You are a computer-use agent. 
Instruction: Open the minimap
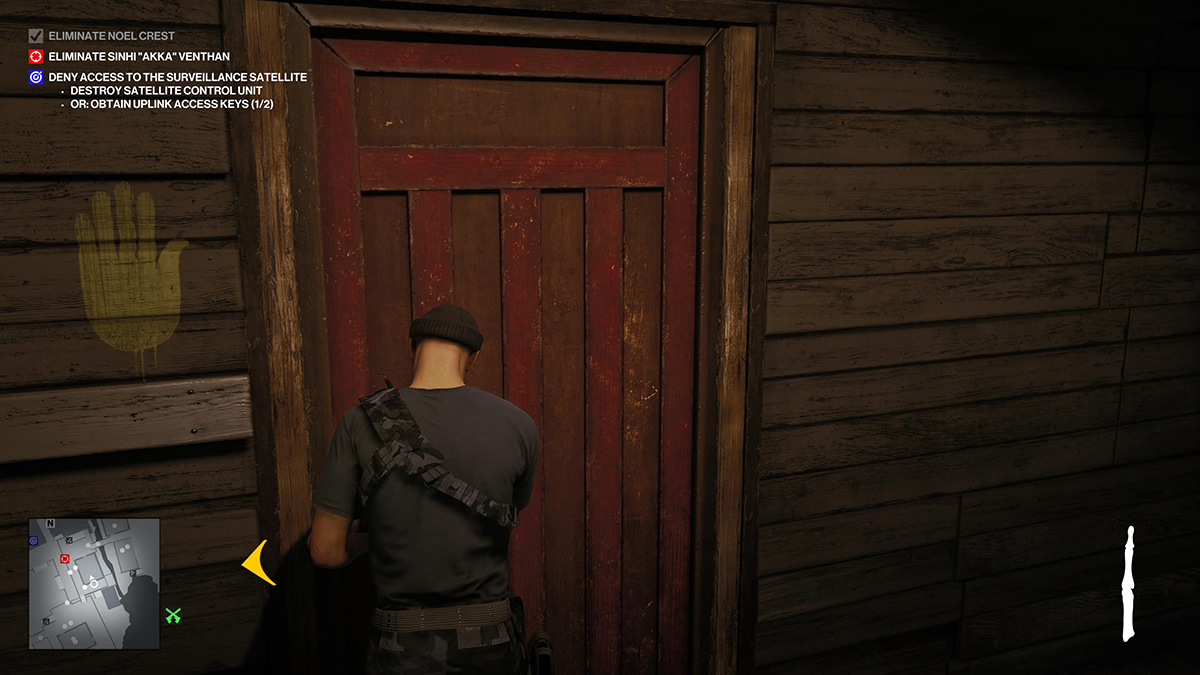click(x=94, y=569)
